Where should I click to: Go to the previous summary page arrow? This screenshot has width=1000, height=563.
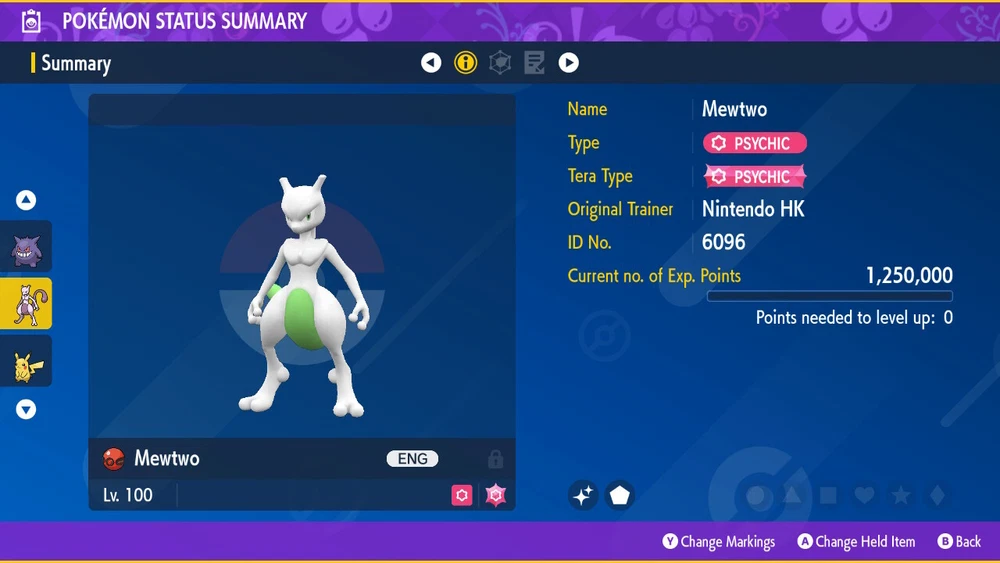coord(431,63)
